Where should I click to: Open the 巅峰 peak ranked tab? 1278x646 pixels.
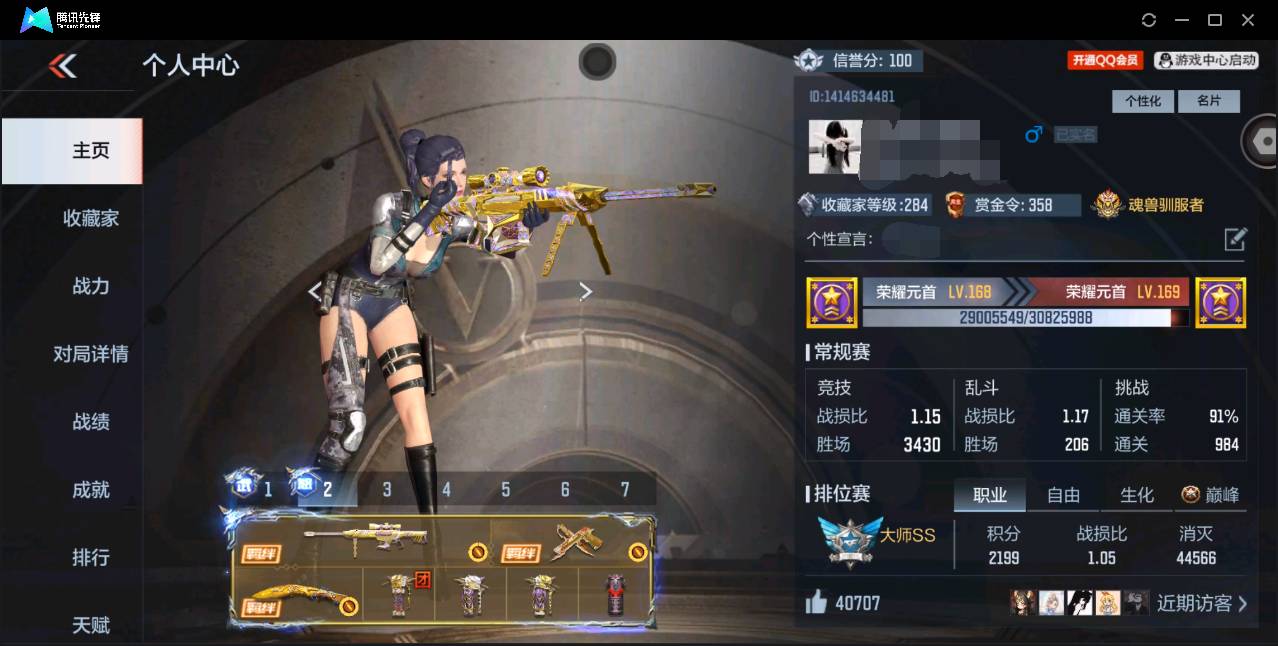coord(1210,495)
